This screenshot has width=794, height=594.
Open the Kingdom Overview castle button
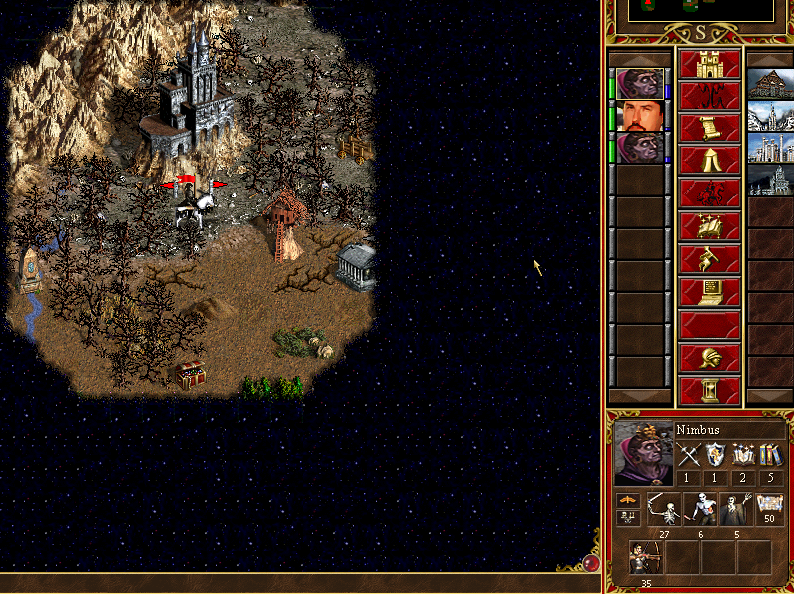point(710,65)
